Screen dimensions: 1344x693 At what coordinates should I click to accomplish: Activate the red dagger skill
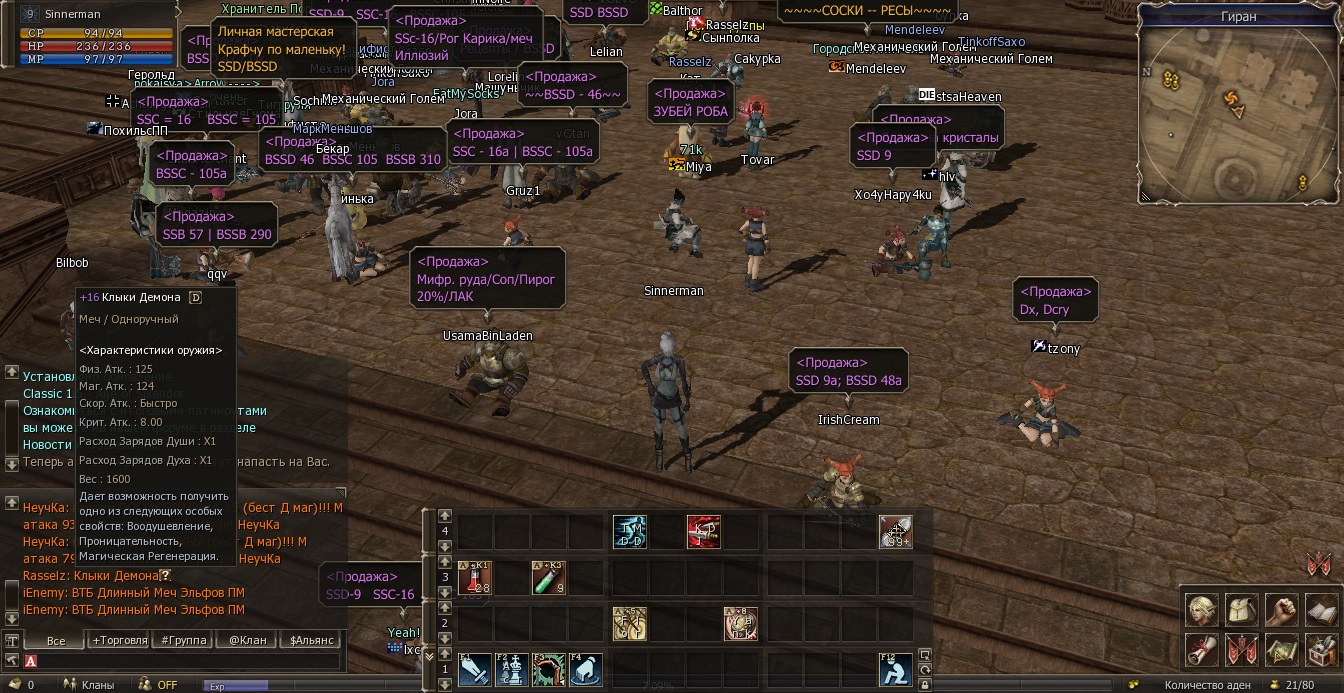click(704, 532)
